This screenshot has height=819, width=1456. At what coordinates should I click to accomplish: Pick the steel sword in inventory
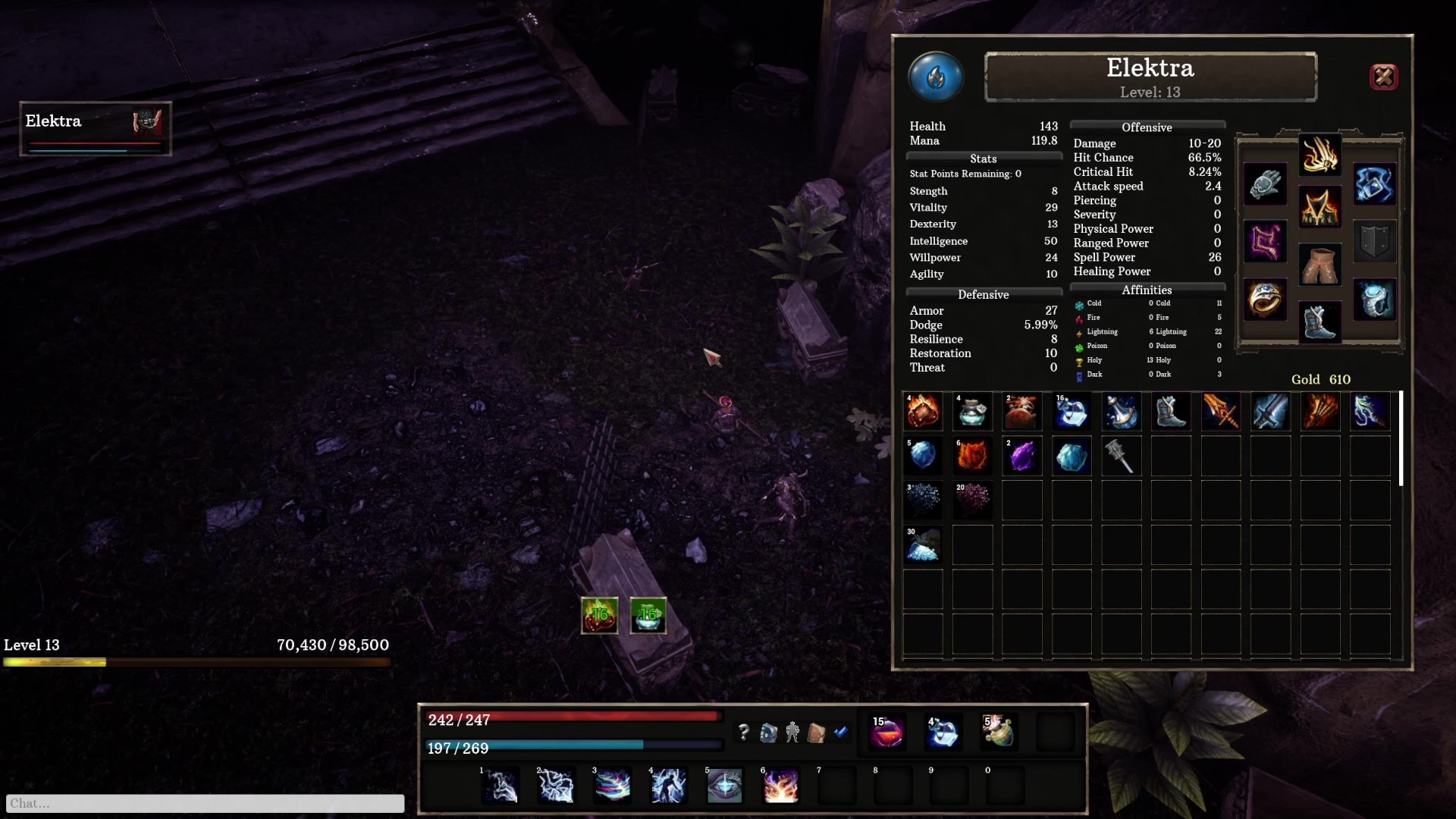pos(1270,412)
